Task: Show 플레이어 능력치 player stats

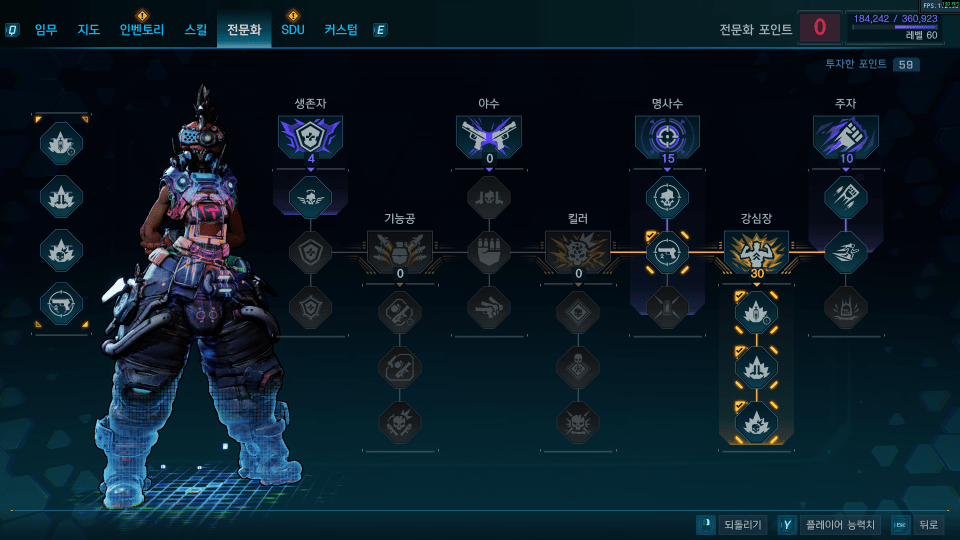Action: click(x=829, y=525)
